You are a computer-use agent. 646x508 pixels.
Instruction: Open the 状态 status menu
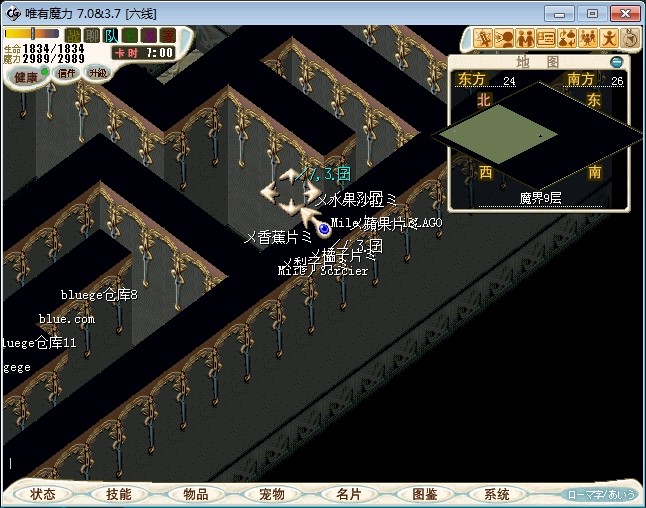click(43, 494)
